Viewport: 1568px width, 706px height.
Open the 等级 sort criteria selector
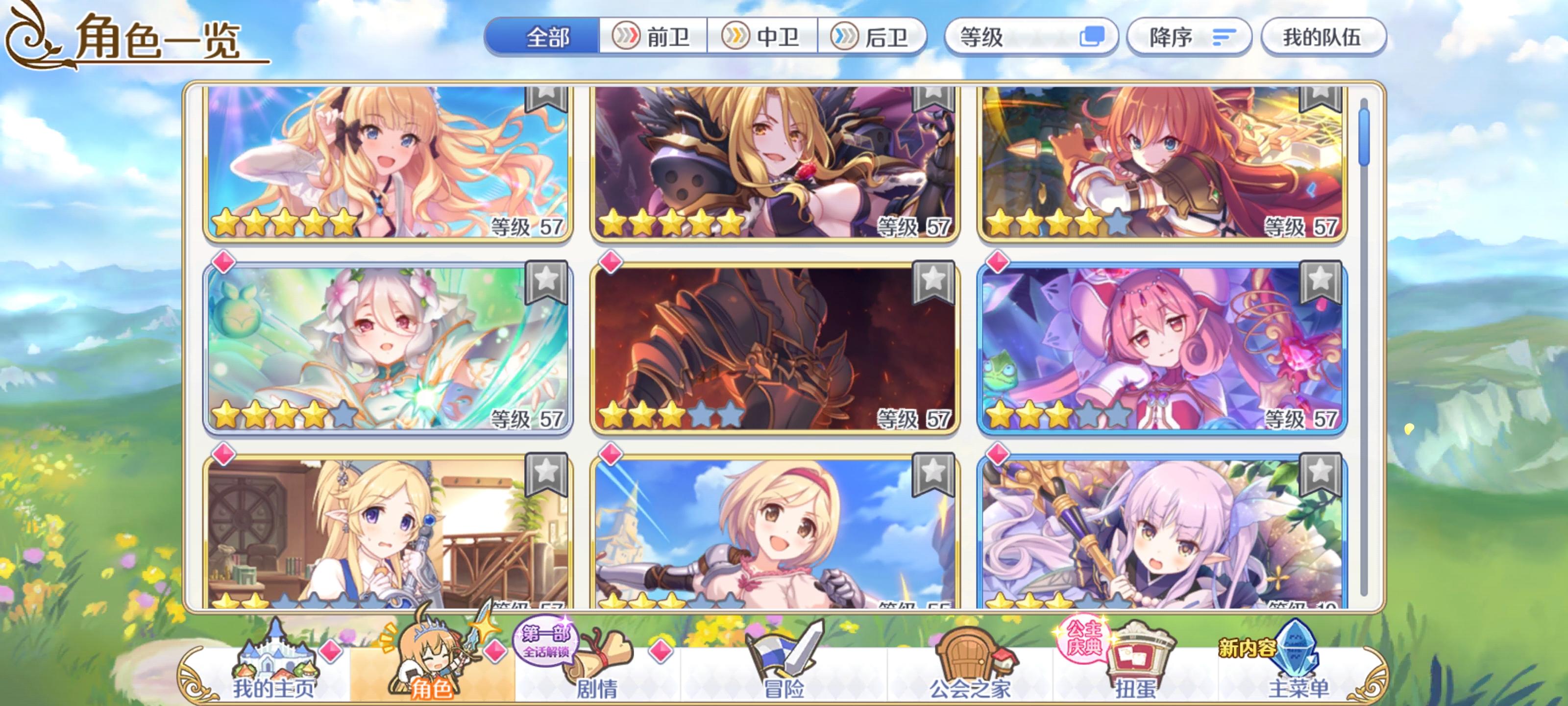[1004, 37]
